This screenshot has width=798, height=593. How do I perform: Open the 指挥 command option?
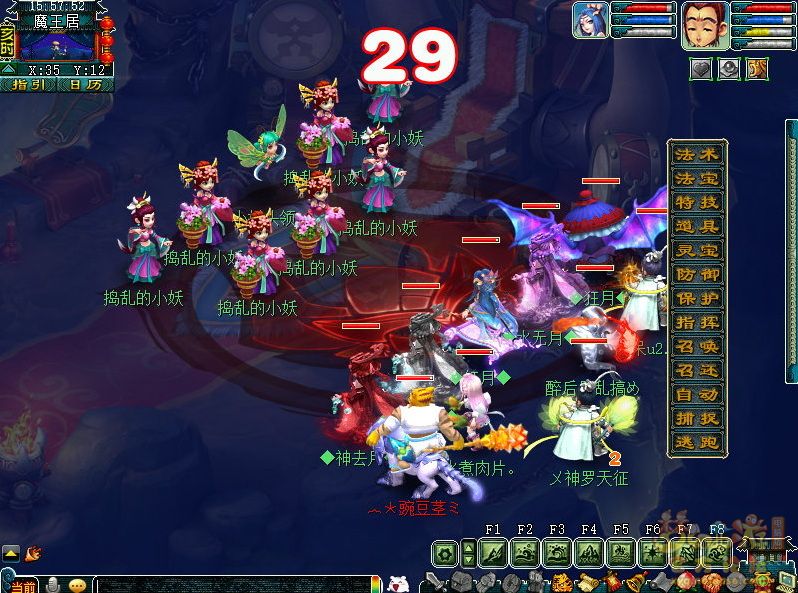pos(697,323)
